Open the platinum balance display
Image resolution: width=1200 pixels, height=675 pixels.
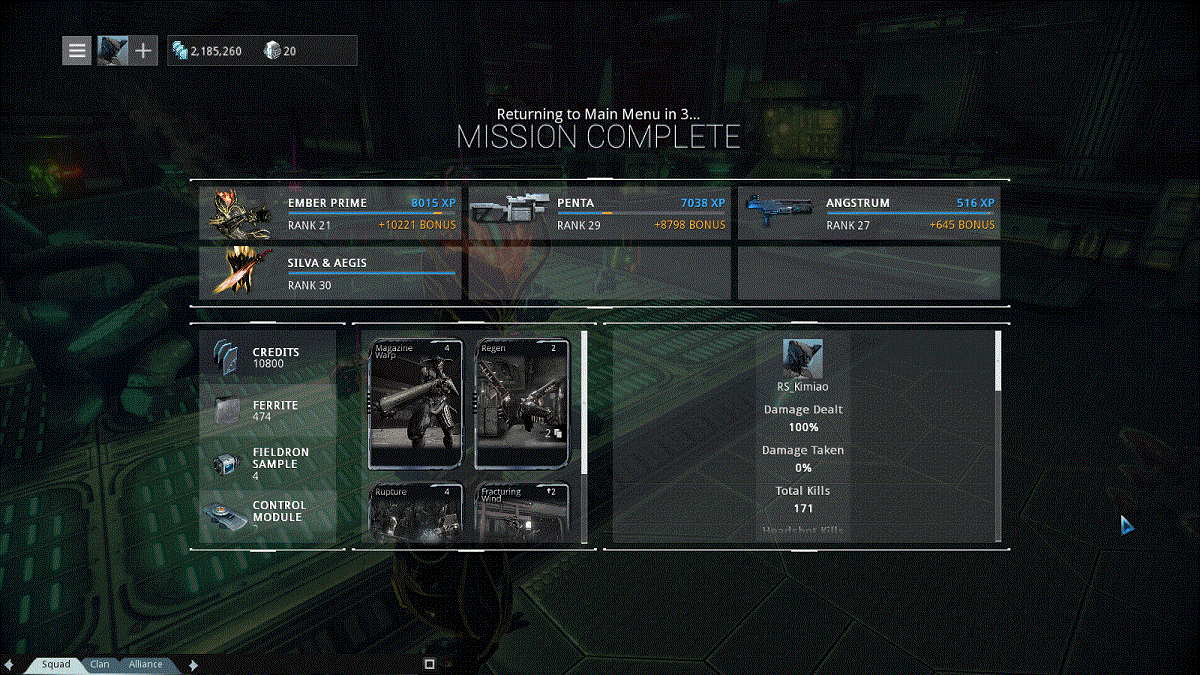pos(281,51)
